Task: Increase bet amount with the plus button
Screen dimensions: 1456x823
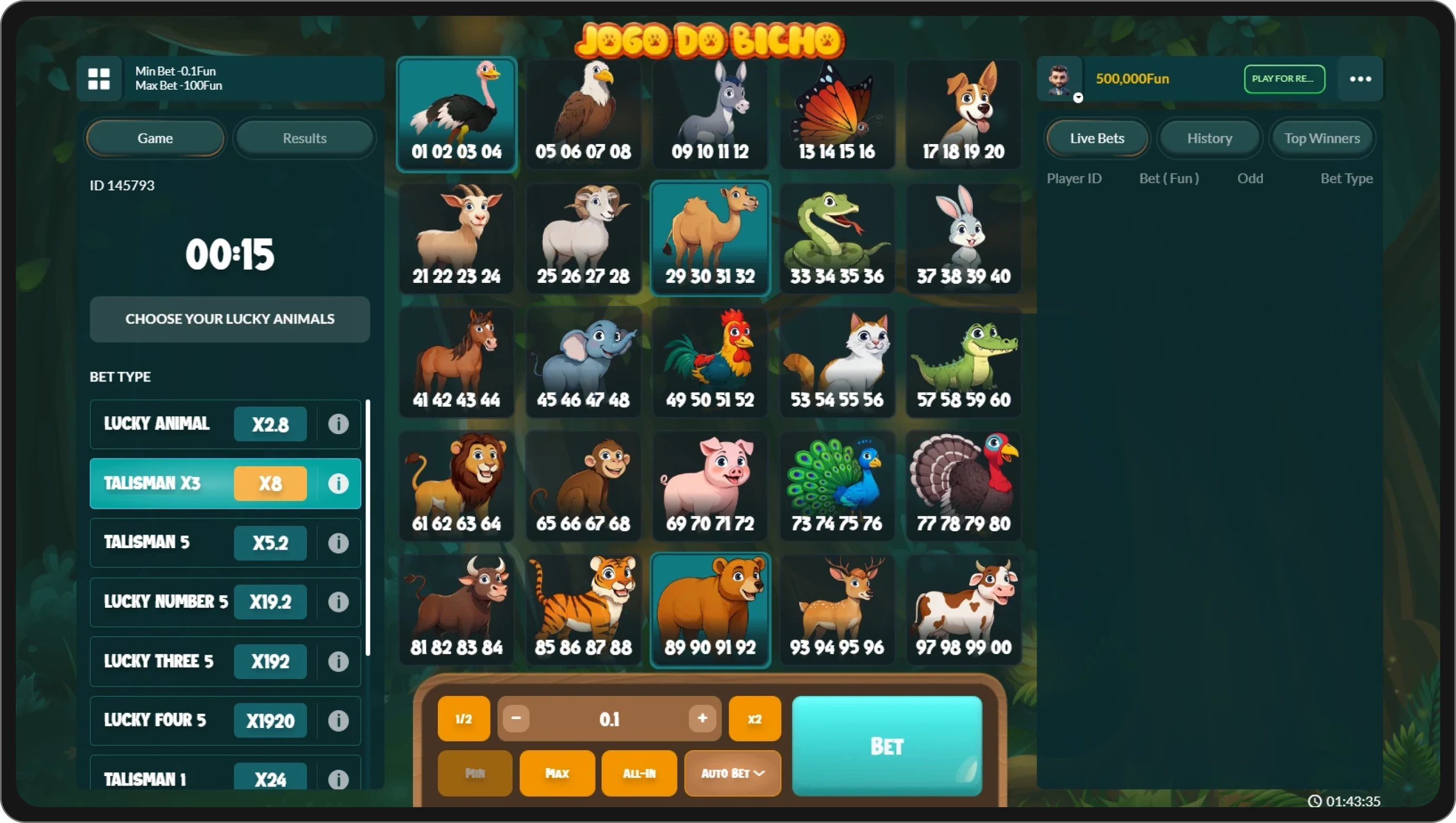Action: pyautogui.click(x=701, y=719)
